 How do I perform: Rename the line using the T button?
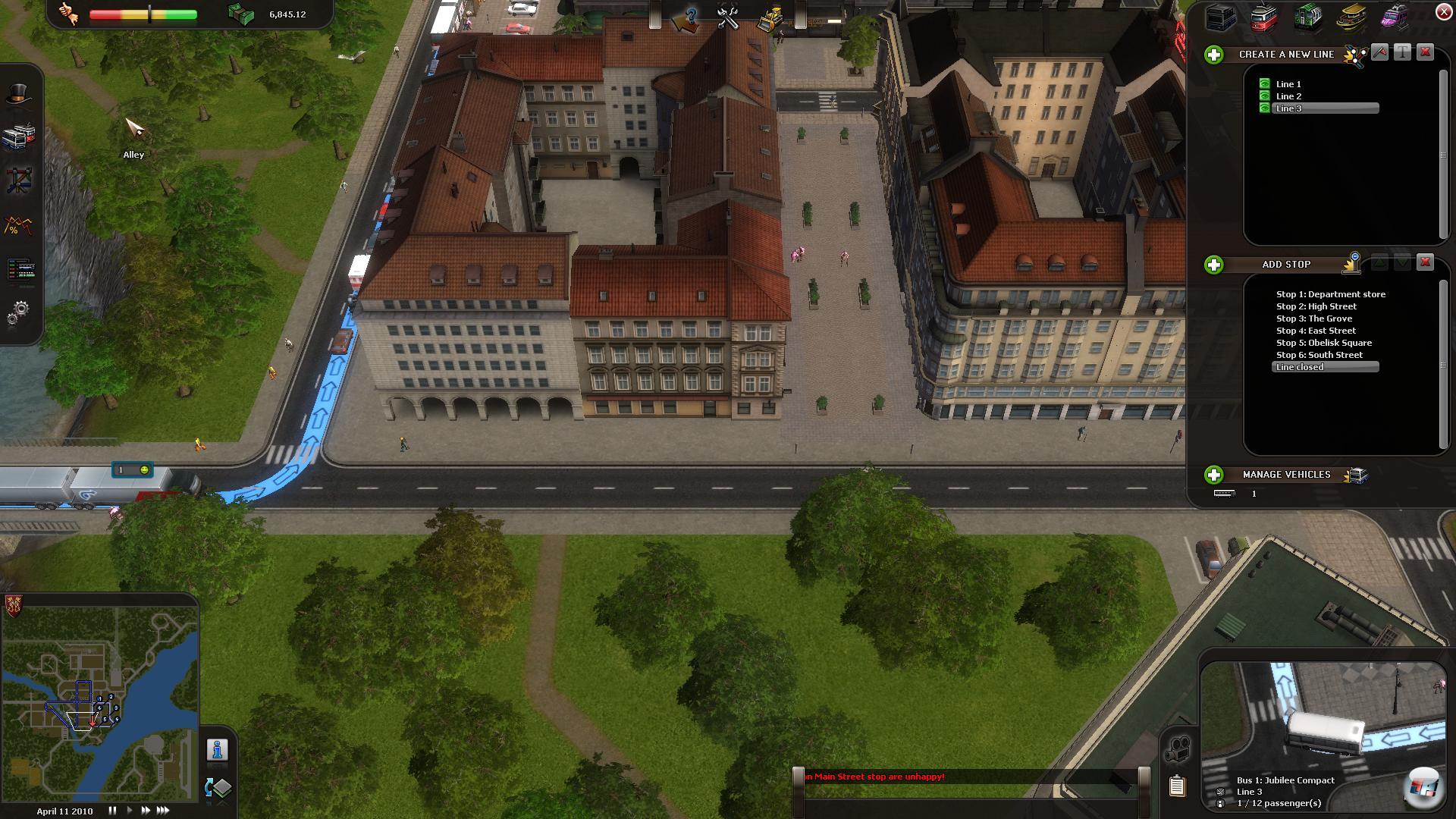pos(1403,52)
